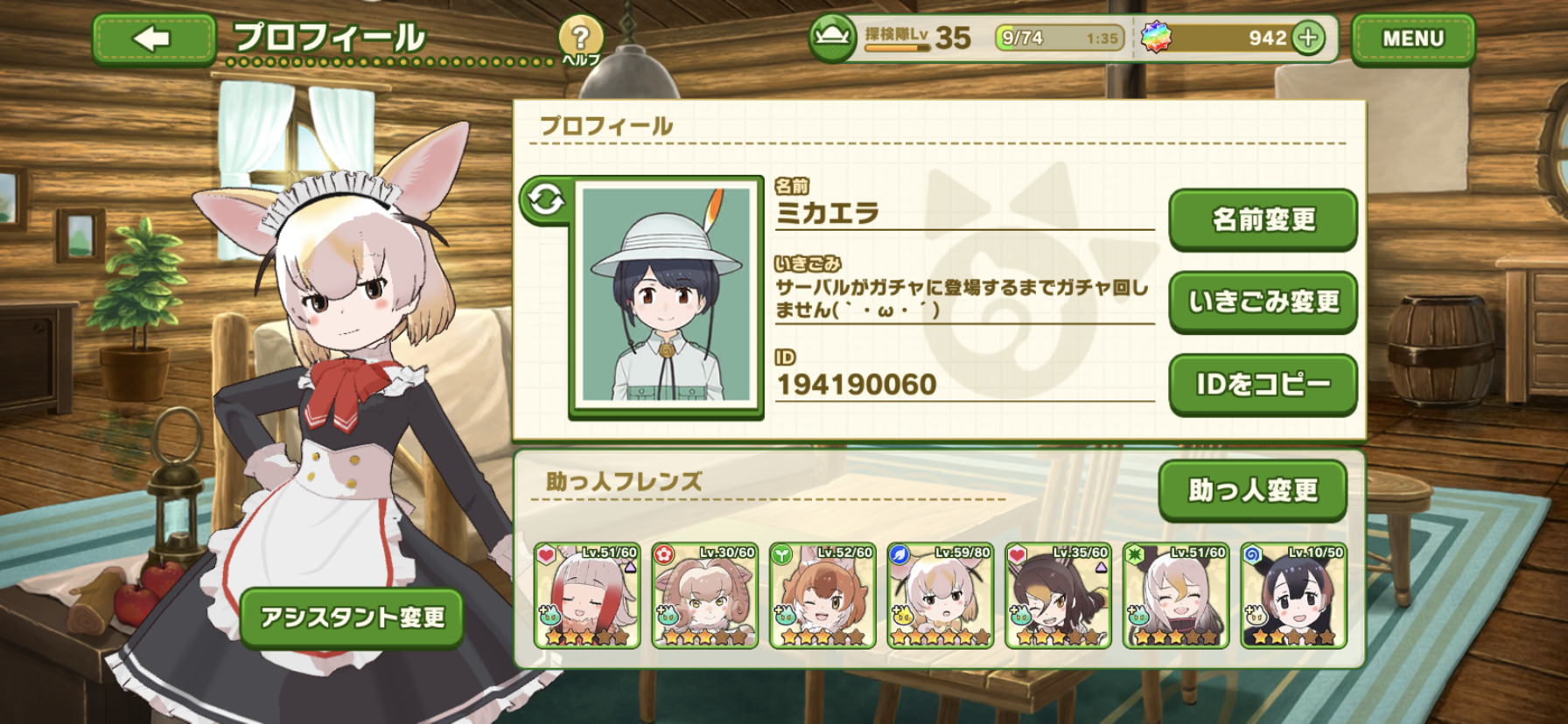This screenshot has width=1568, height=724.
Task: Select 助っ人変更 to change helper friends
Action: [x=1252, y=490]
